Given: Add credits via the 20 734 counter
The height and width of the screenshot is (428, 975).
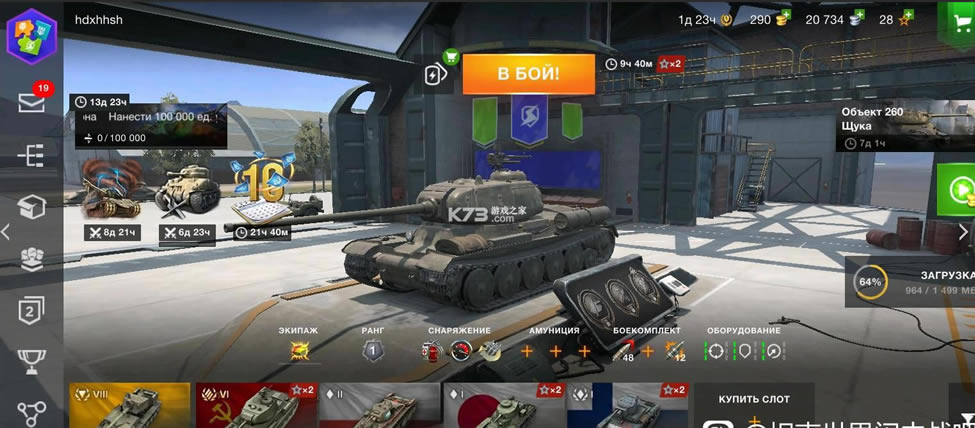Looking at the screenshot, I should (x=833, y=19).
